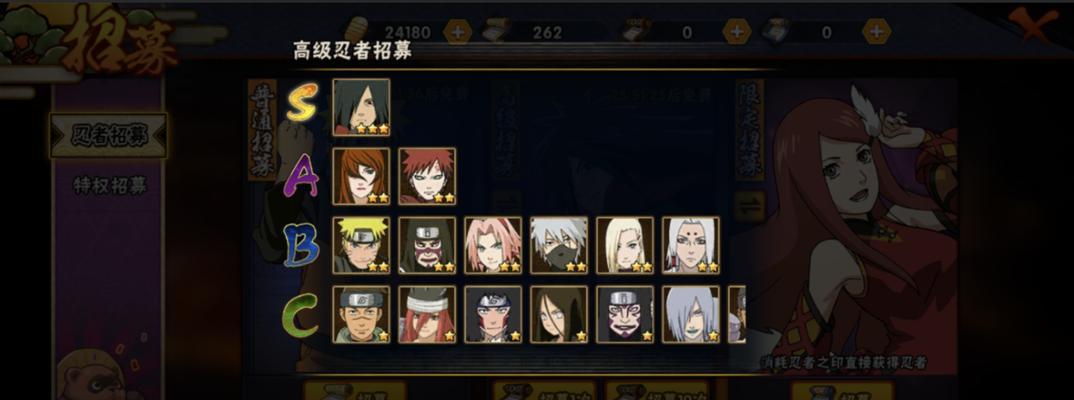This screenshot has height=400, width=1074.
Task: Add currency next to the 24180 balance
Action: click(x=457, y=32)
